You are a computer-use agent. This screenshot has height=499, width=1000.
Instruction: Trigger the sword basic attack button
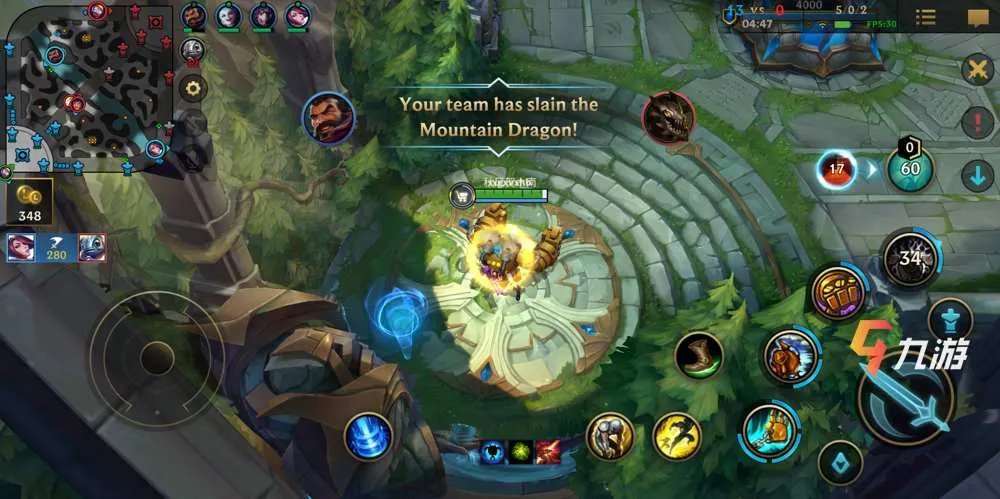tap(906, 400)
